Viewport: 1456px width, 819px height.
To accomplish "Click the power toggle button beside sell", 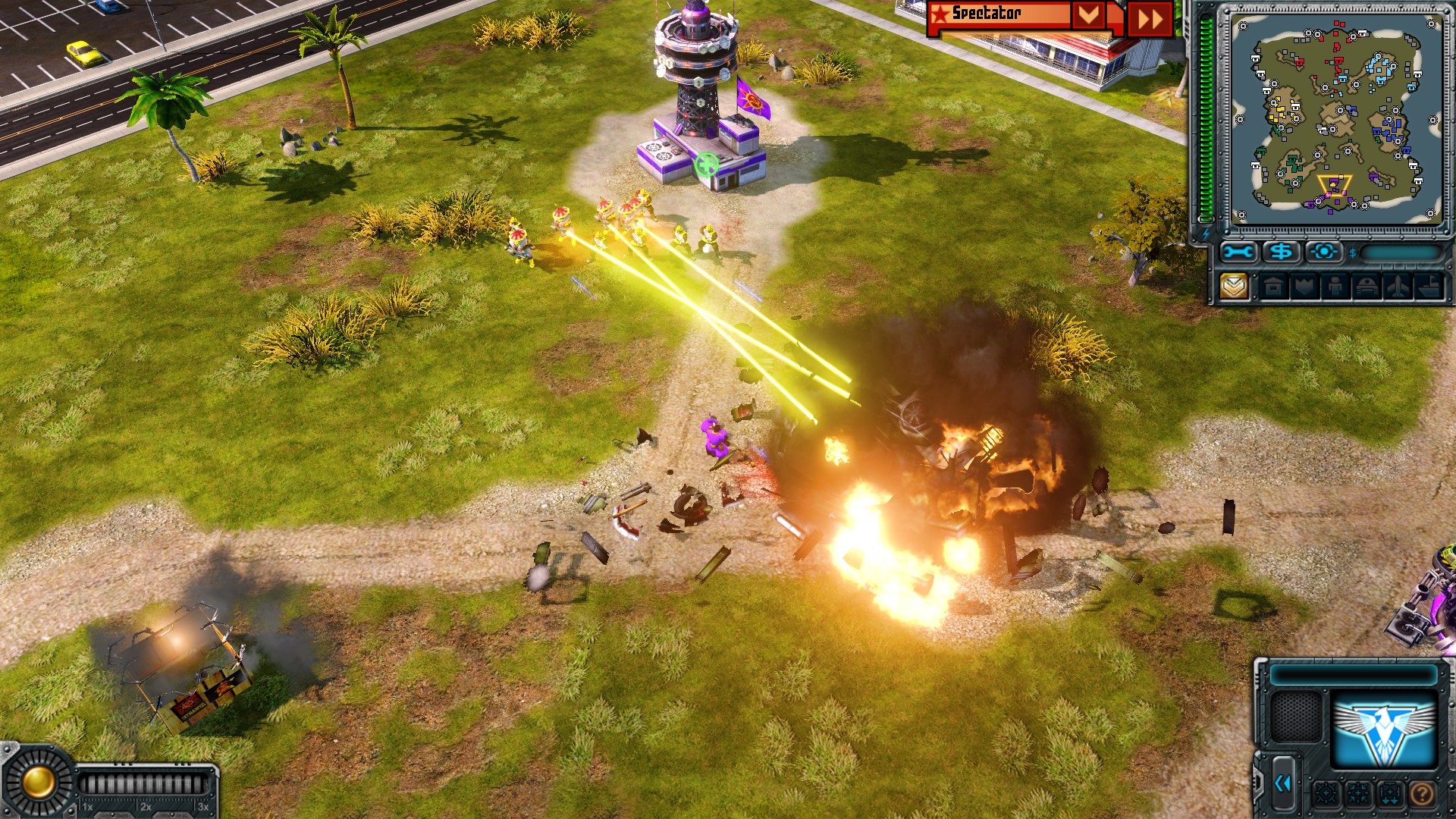I will [1324, 252].
